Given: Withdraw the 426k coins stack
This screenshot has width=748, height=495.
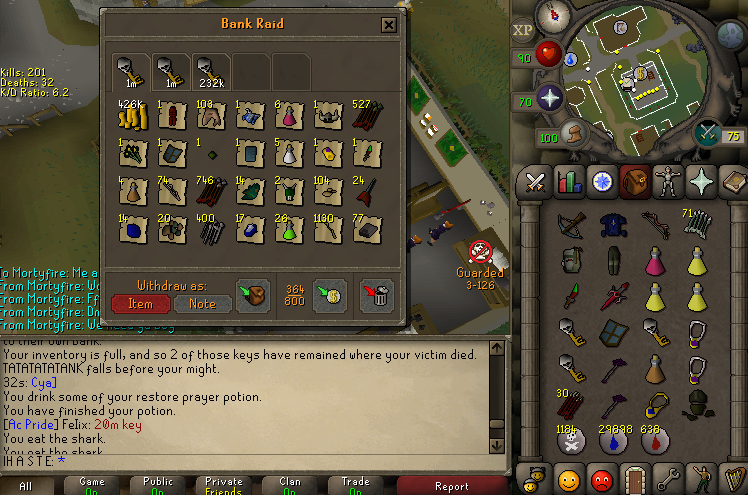Looking at the screenshot, I should click(x=132, y=118).
